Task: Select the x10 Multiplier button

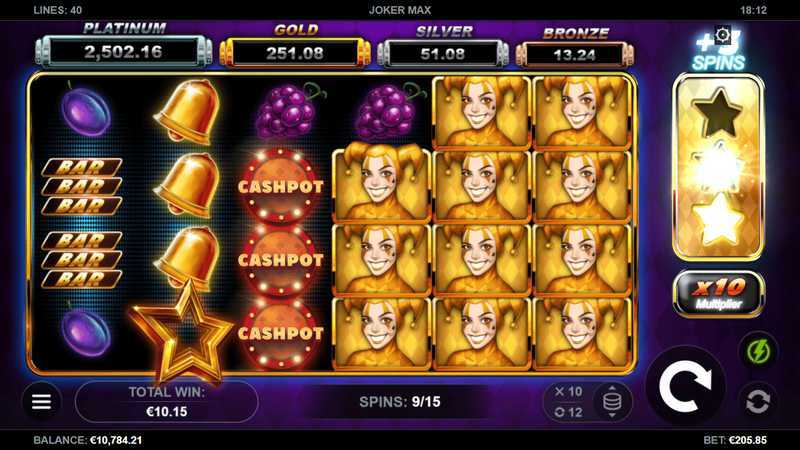Action: (x=719, y=293)
